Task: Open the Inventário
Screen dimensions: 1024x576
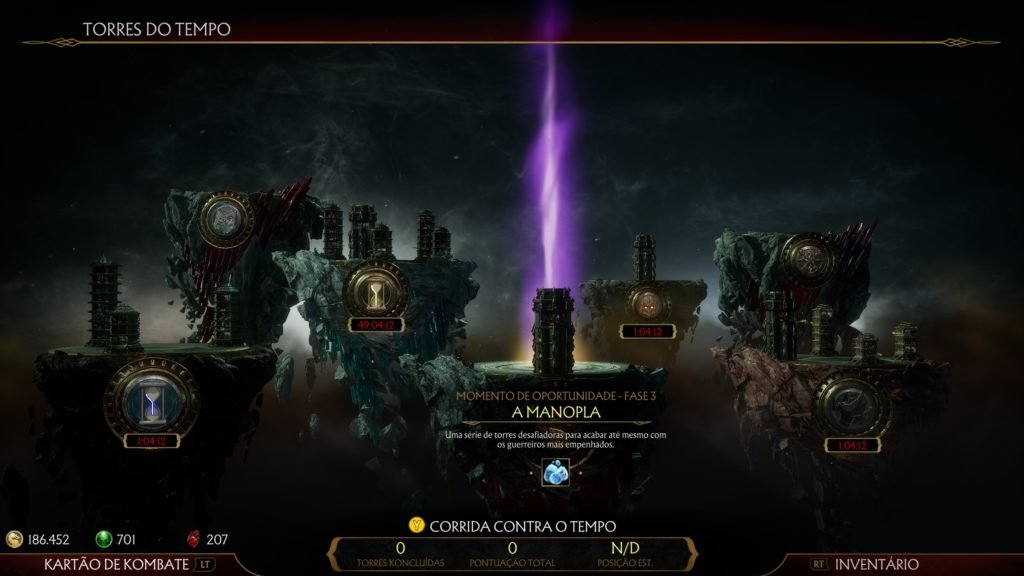Action: [x=876, y=565]
